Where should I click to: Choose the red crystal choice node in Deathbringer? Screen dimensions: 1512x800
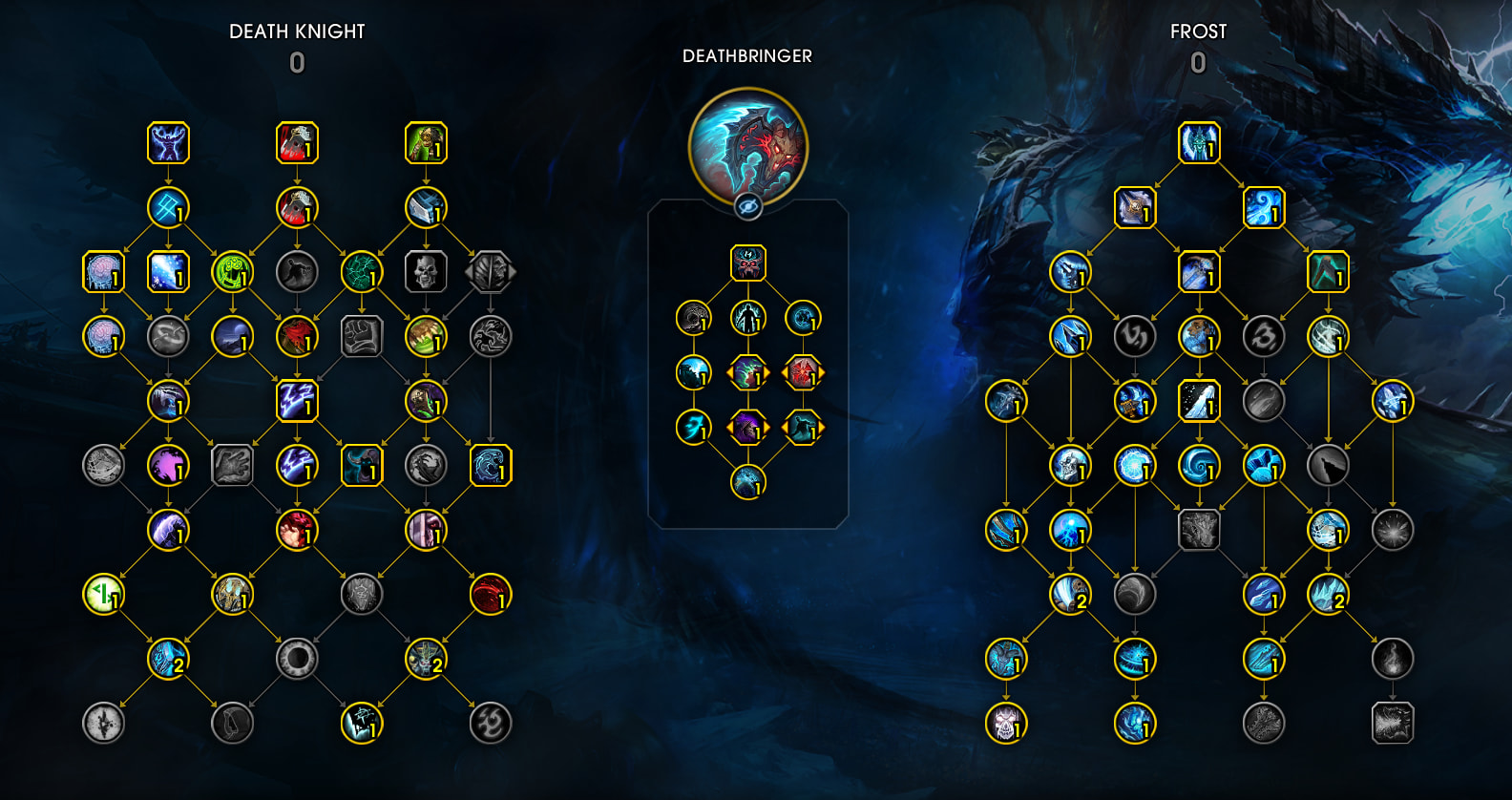click(x=802, y=372)
